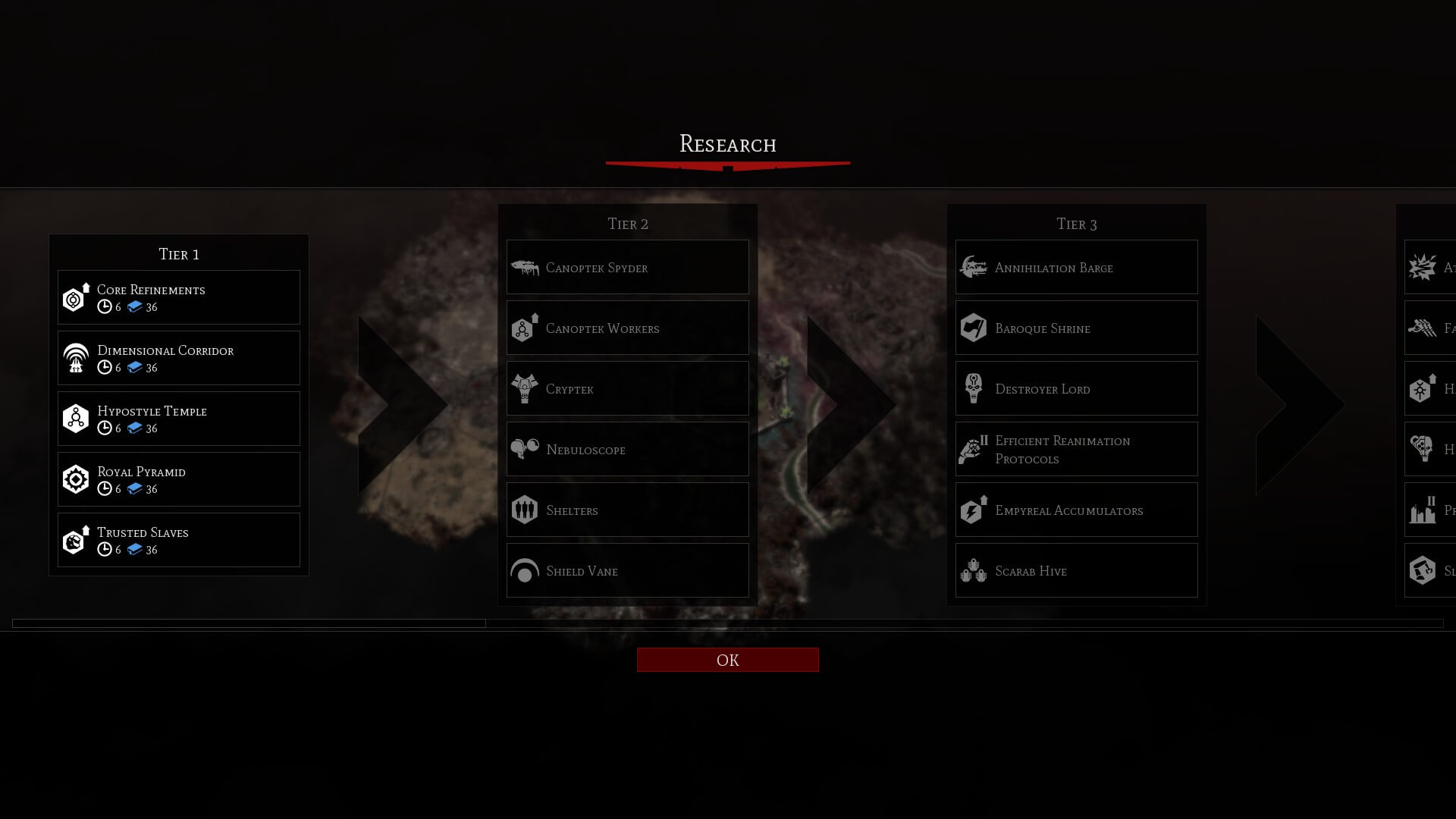This screenshot has width=1456, height=819.
Task: Choose Hypostyle Temple research
Action: [x=179, y=419]
